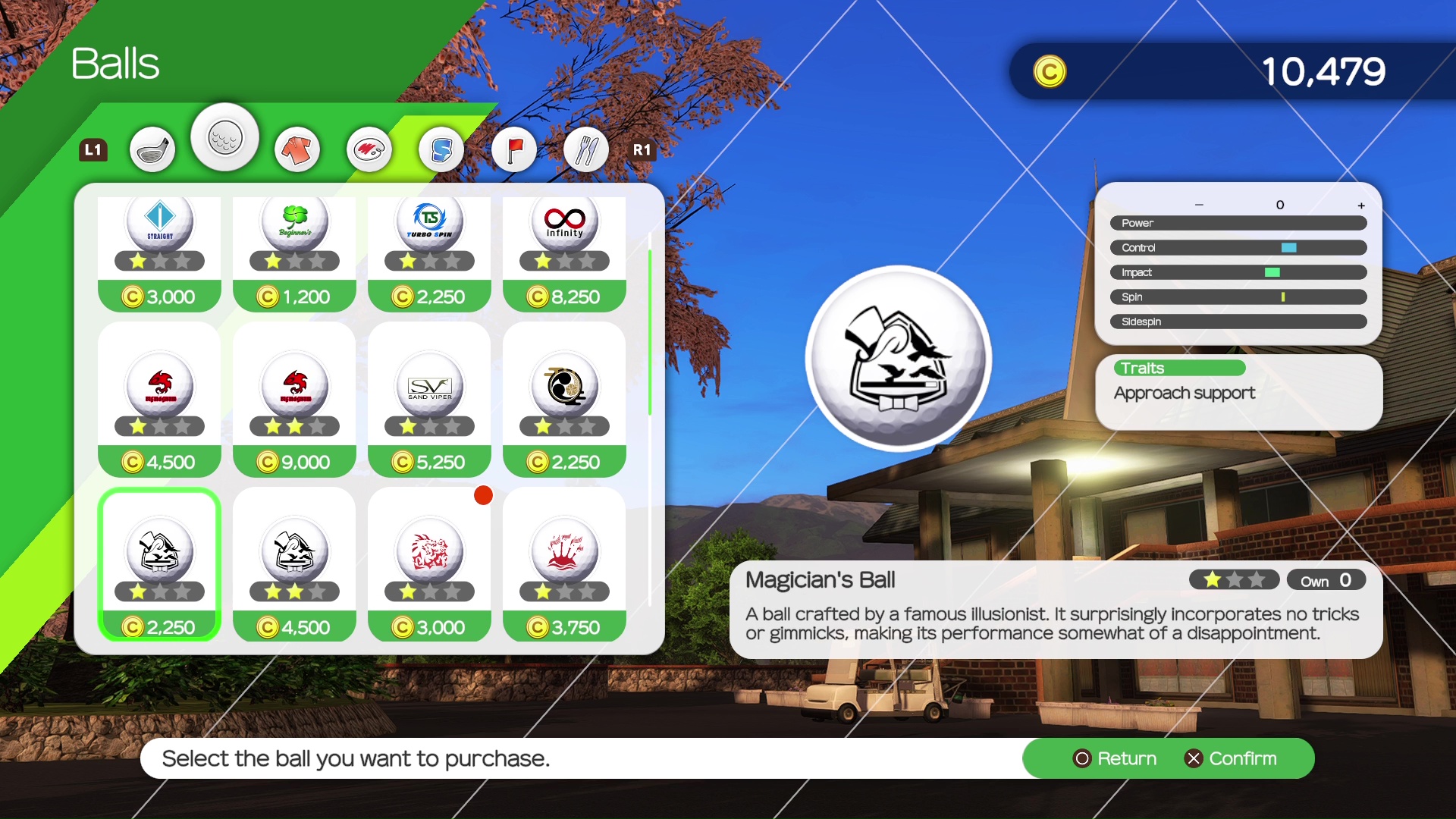
Task: Select the two-star red dragon ball for 9,000
Action: [294, 399]
